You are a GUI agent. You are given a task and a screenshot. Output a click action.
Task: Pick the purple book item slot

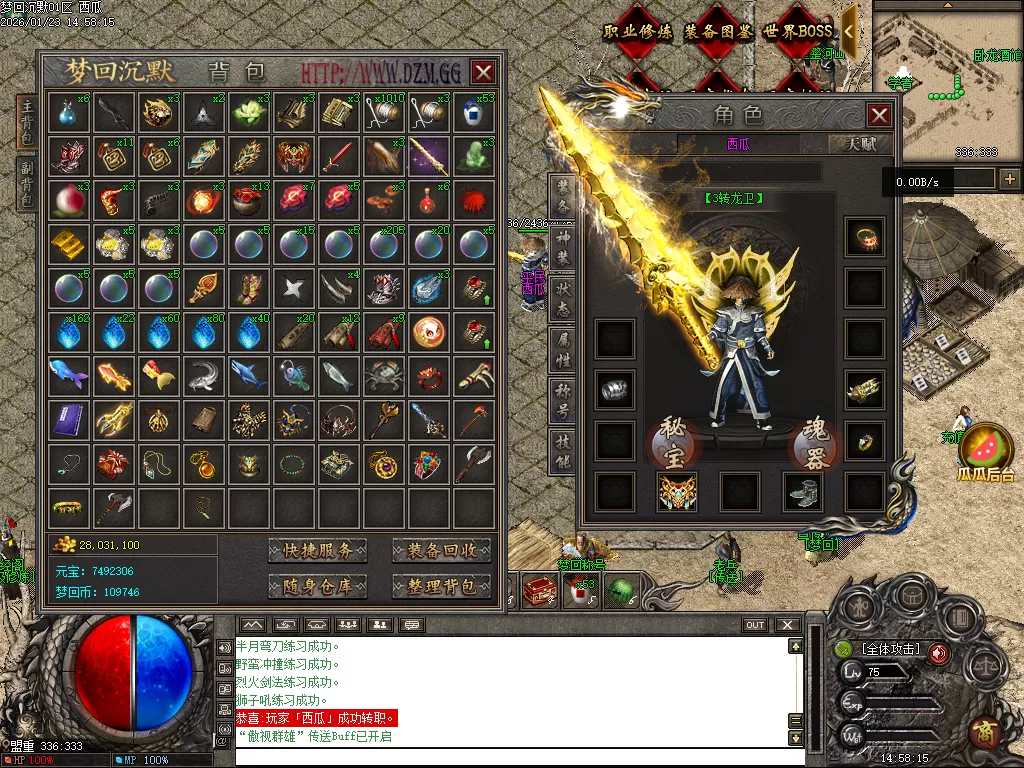pos(68,419)
